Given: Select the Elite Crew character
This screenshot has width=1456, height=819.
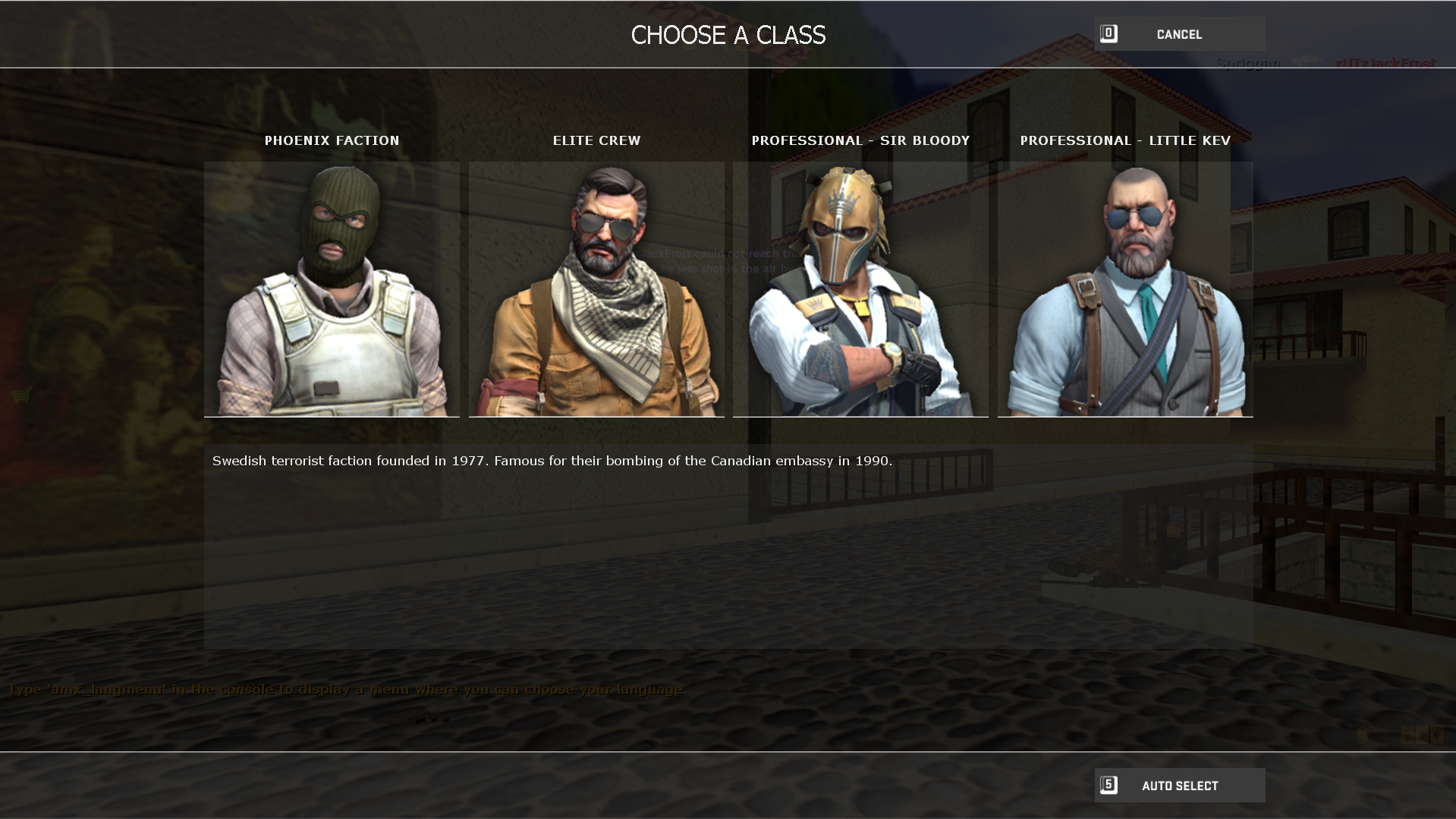Looking at the screenshot, I should 596,288.
